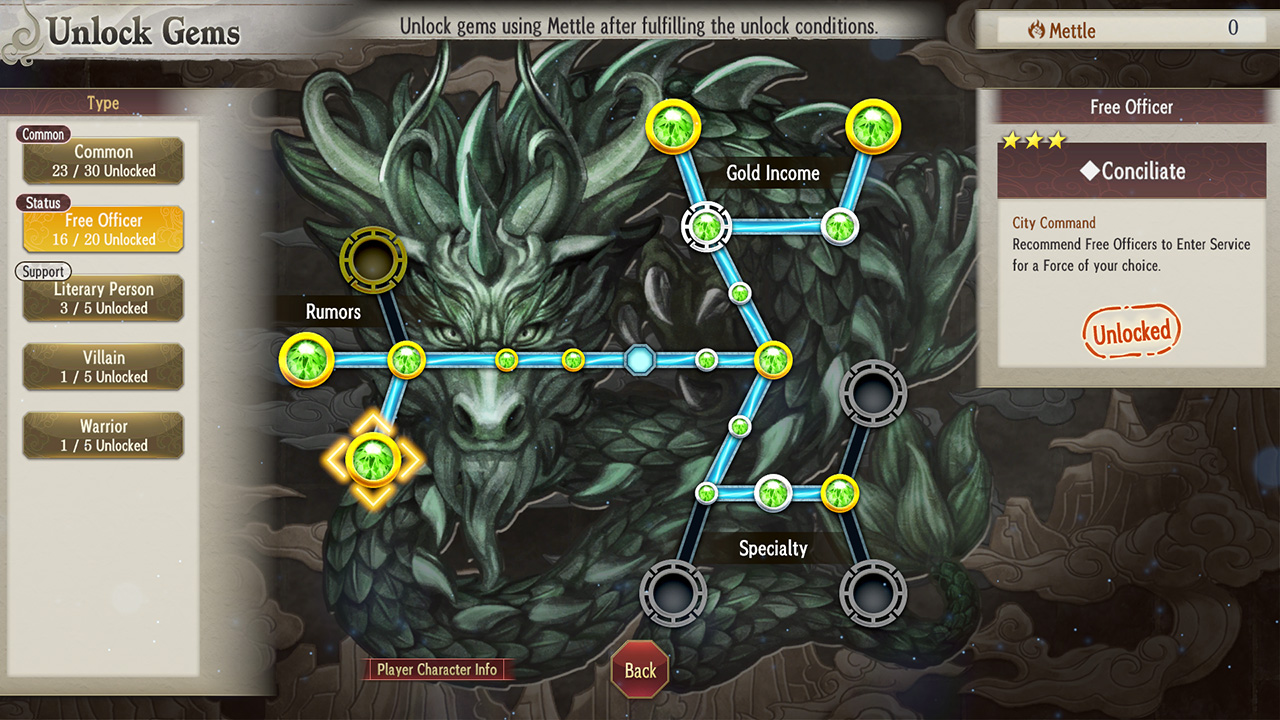Choose the Free Officer gem type
Image resolution: width=1280 pixels, height=720 pixels.
click(103, 229)
